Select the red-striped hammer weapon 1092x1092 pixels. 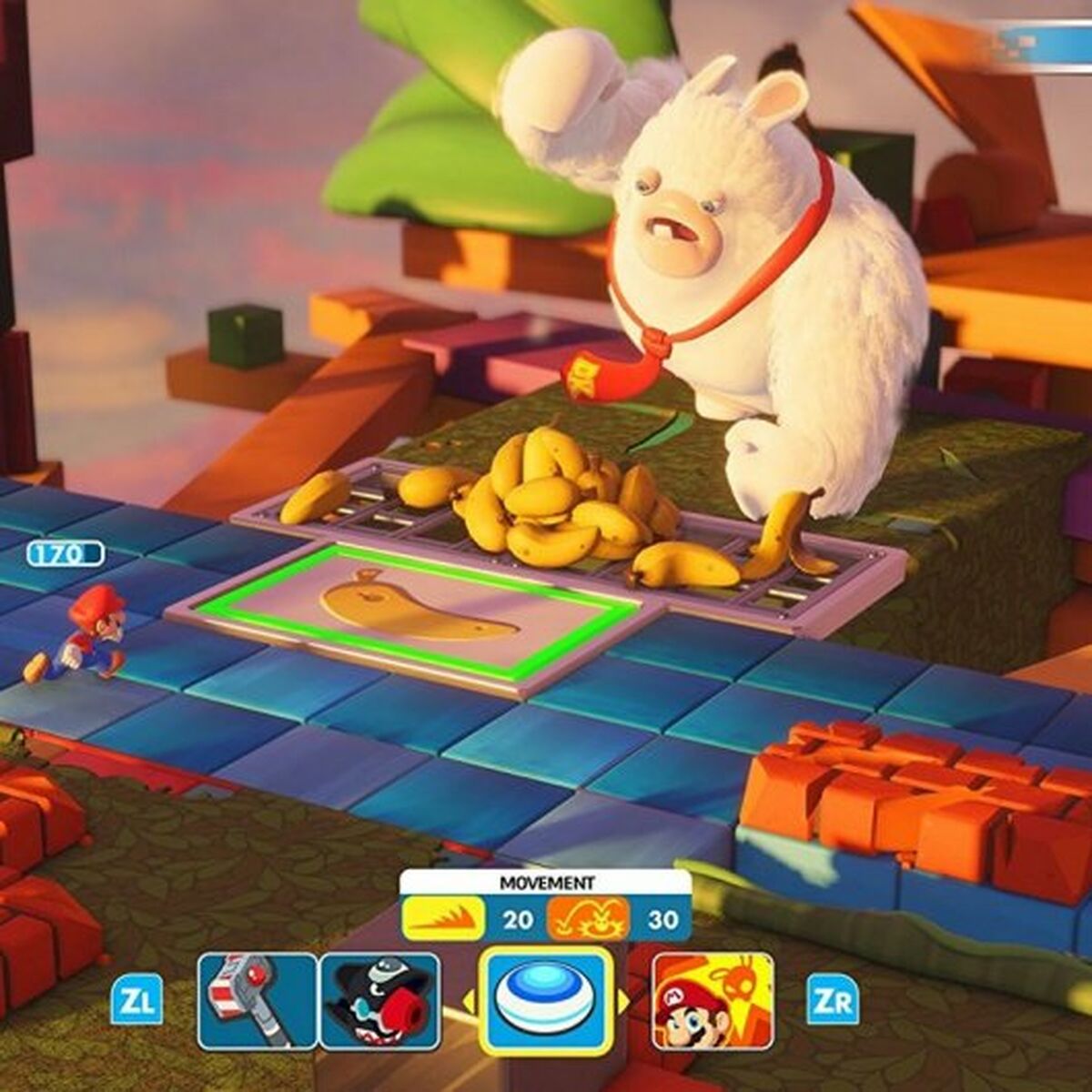(257, 1001)
